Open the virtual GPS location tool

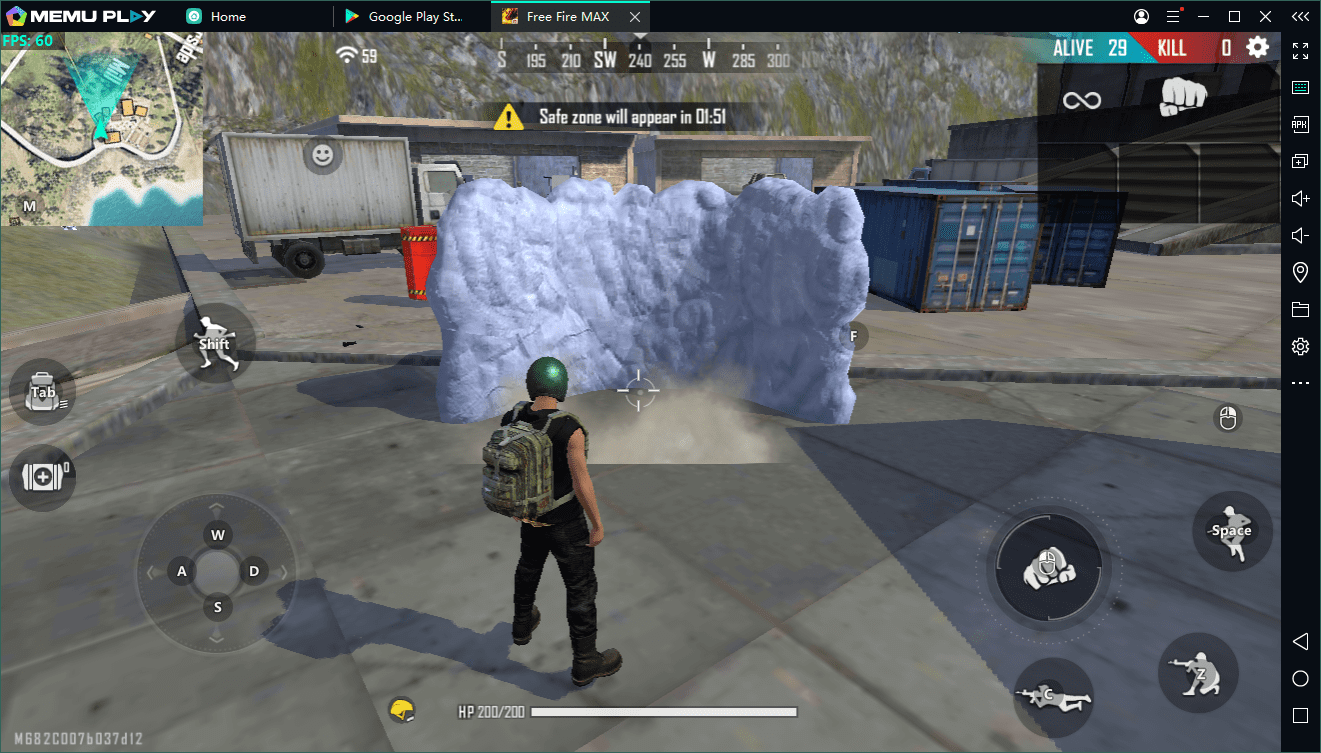[x=1300, y=271]
